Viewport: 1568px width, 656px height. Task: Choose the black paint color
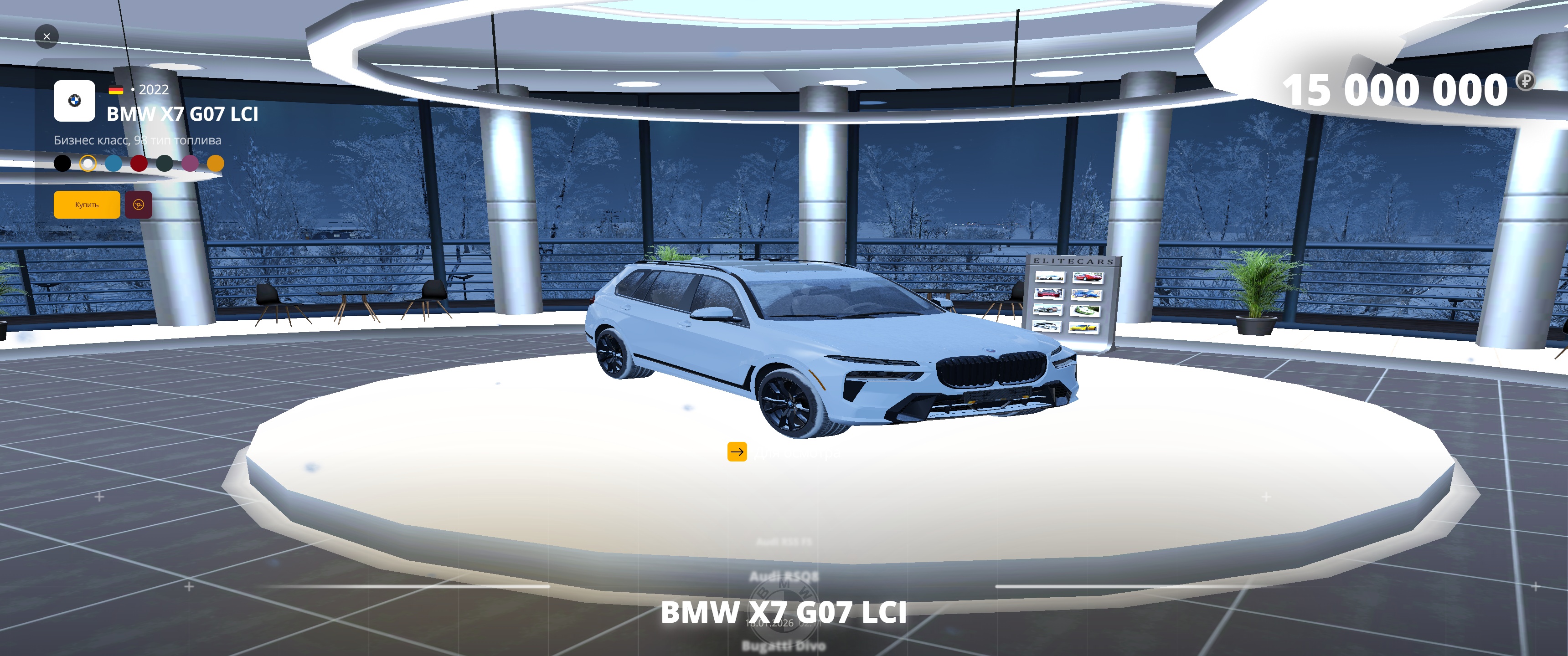(x=62, y=163)
